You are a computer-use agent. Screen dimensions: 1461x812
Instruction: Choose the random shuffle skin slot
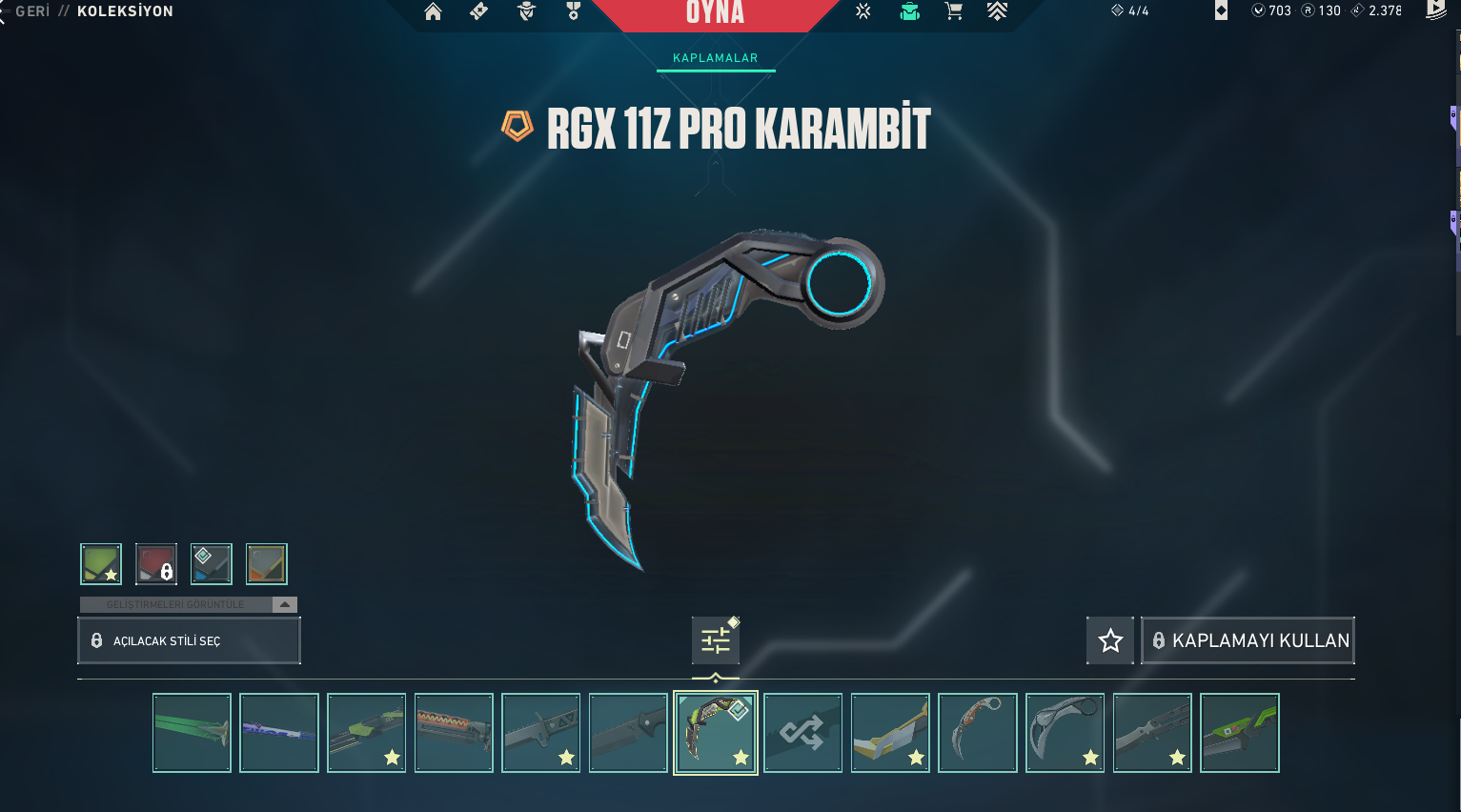[802, 733]
